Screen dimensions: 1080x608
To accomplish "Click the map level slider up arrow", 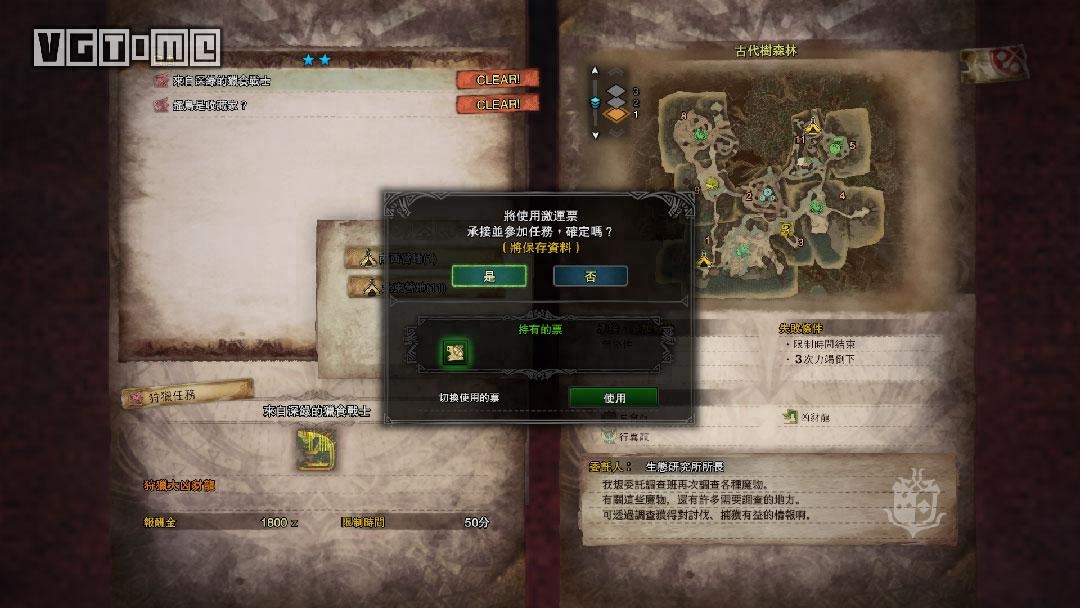I will point(594,72).
